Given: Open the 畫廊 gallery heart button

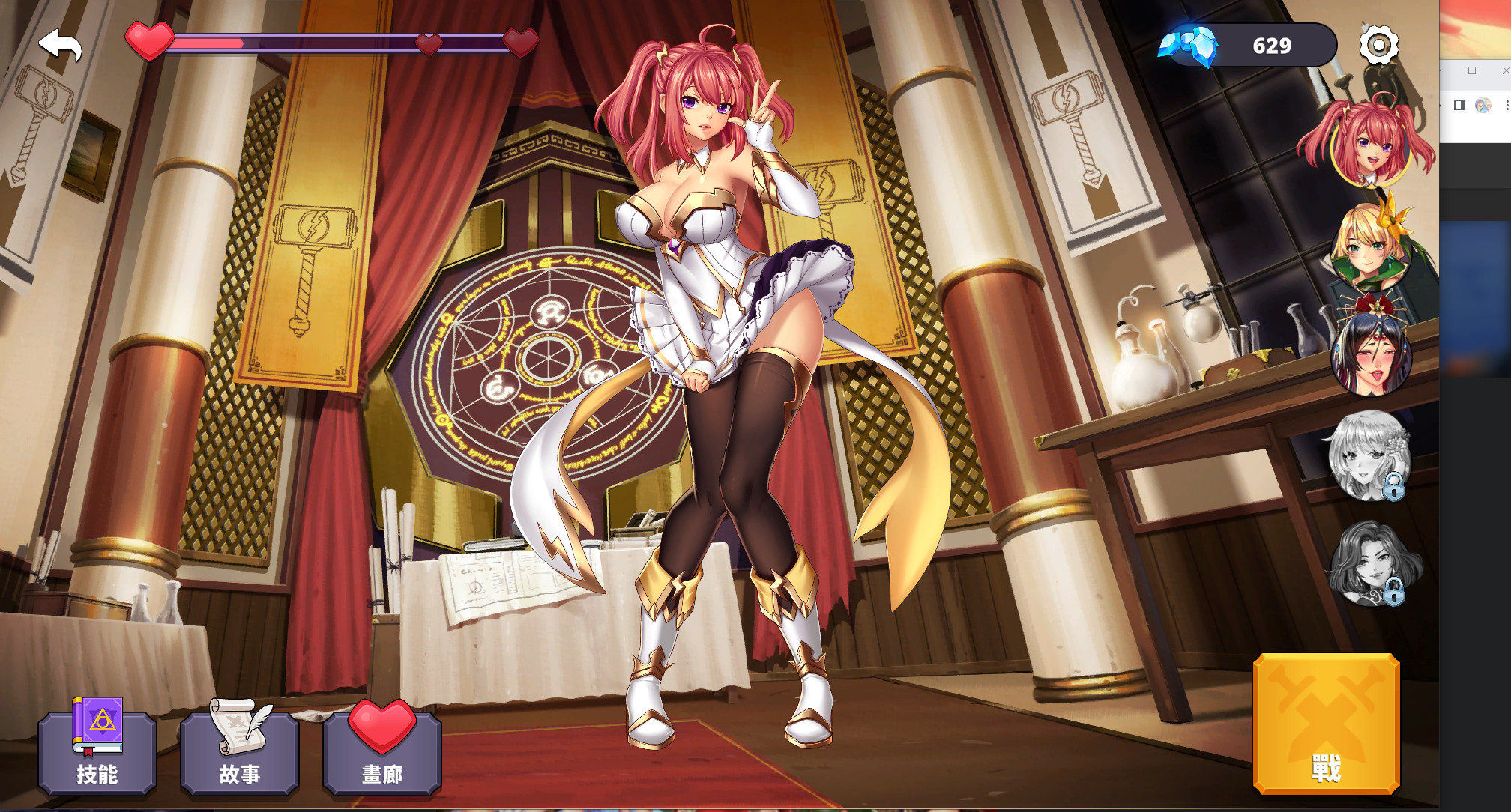Looking at the screenshot, I should coord(382,749).
